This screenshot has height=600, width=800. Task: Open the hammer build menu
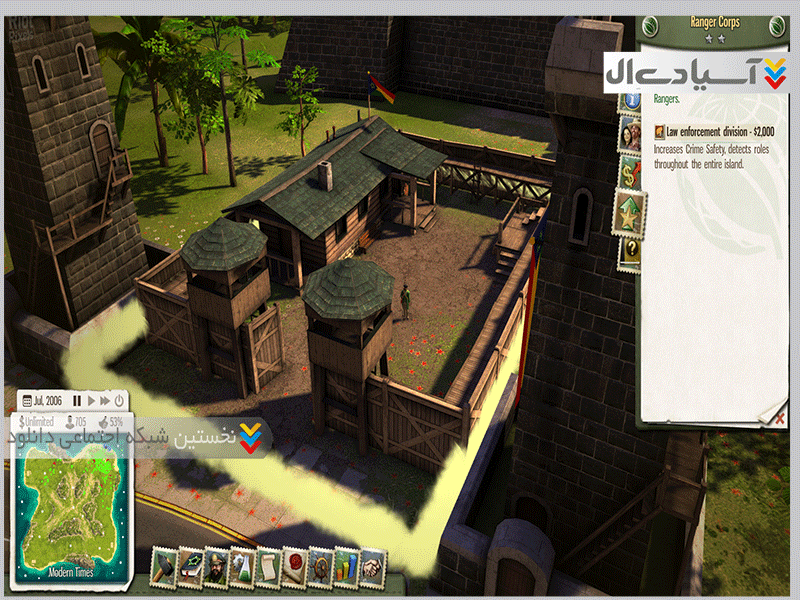(164, 567)
